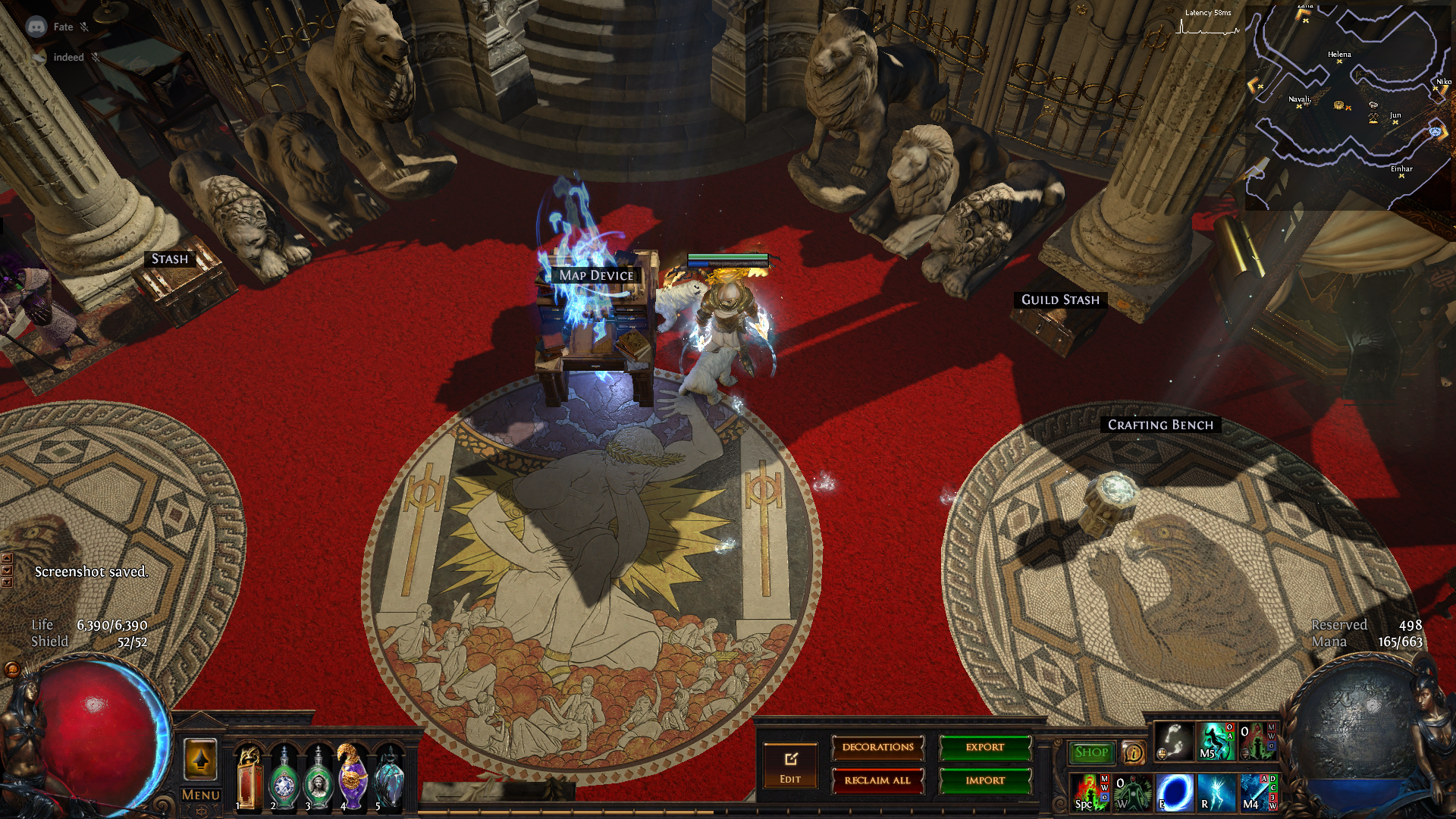Open the Menu button

(x=201, y=795)
